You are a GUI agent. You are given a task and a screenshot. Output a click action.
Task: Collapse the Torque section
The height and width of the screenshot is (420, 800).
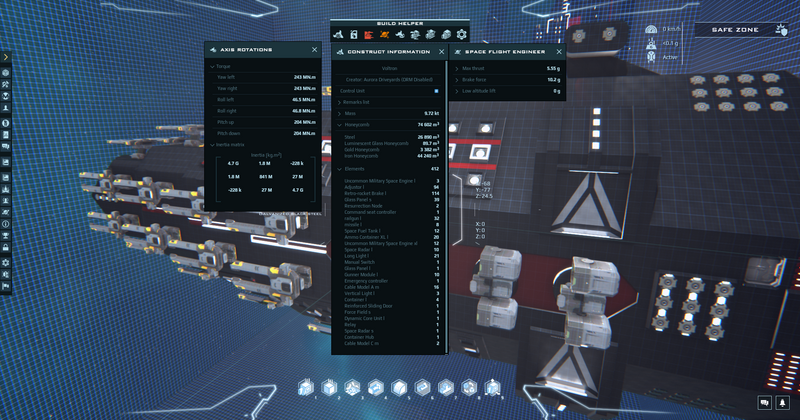pyautogui.click(x=212, y=66)
